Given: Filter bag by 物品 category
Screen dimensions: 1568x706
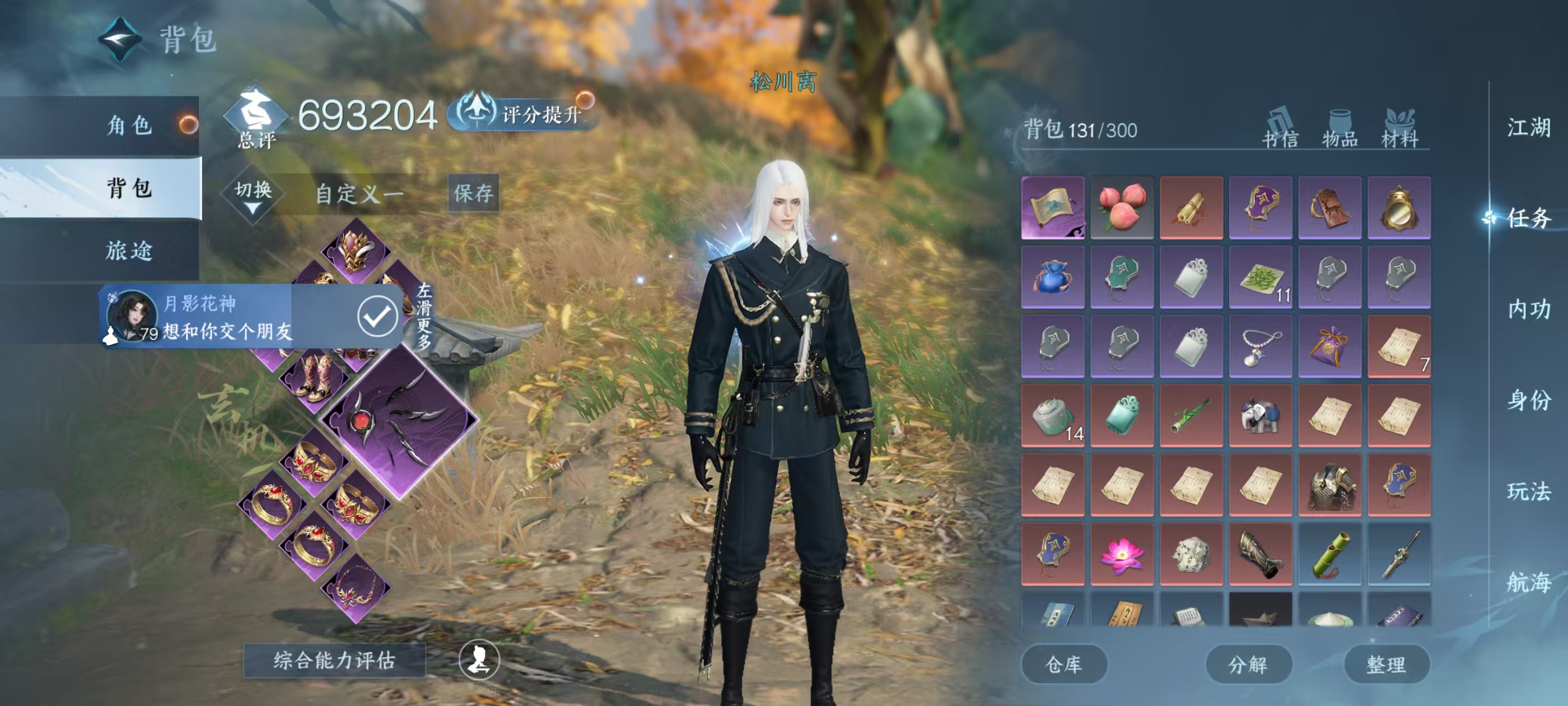Looking at the screenshot, I should tap(1340, 129).
